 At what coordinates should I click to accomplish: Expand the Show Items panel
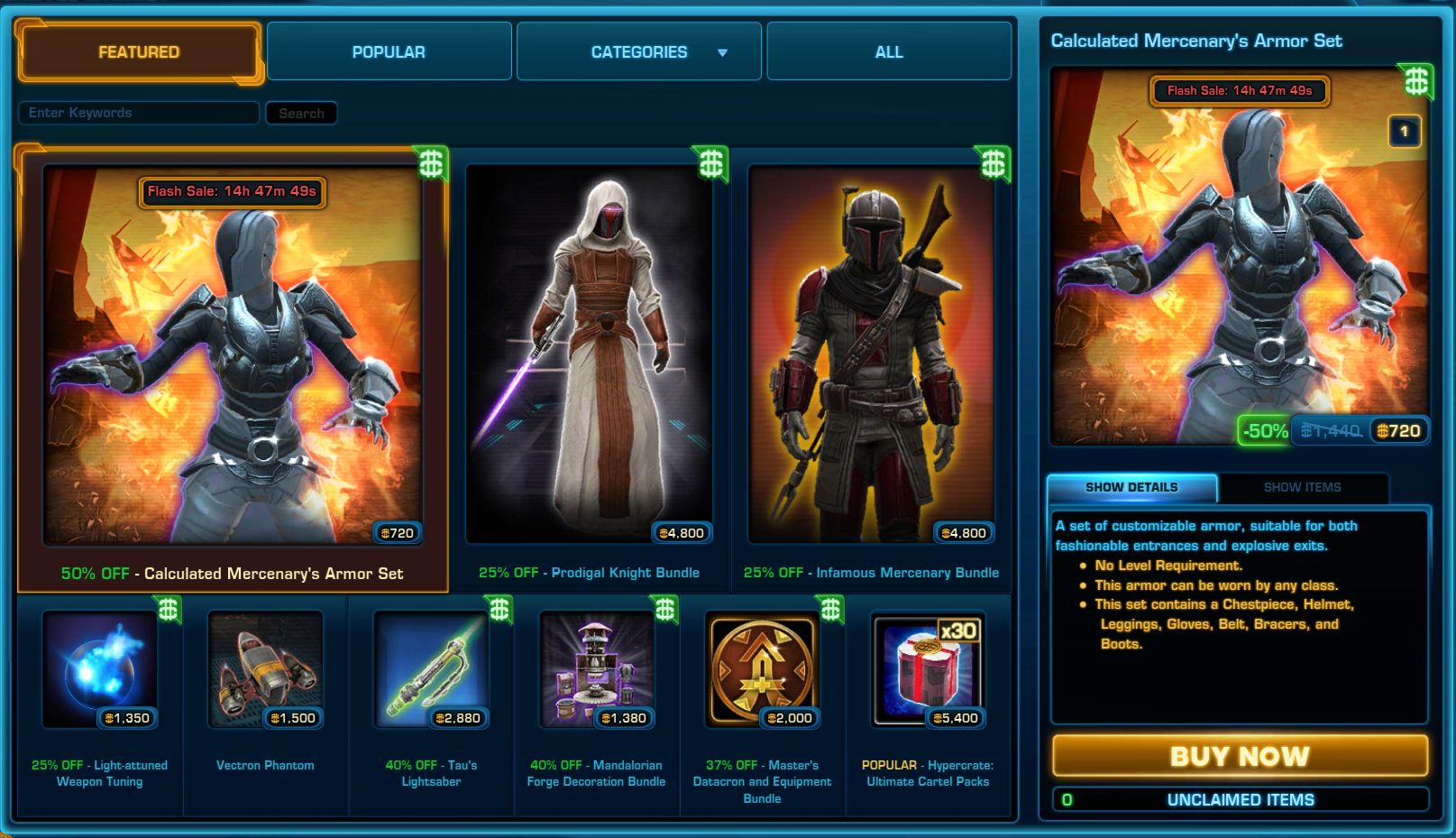point(1302,487)
